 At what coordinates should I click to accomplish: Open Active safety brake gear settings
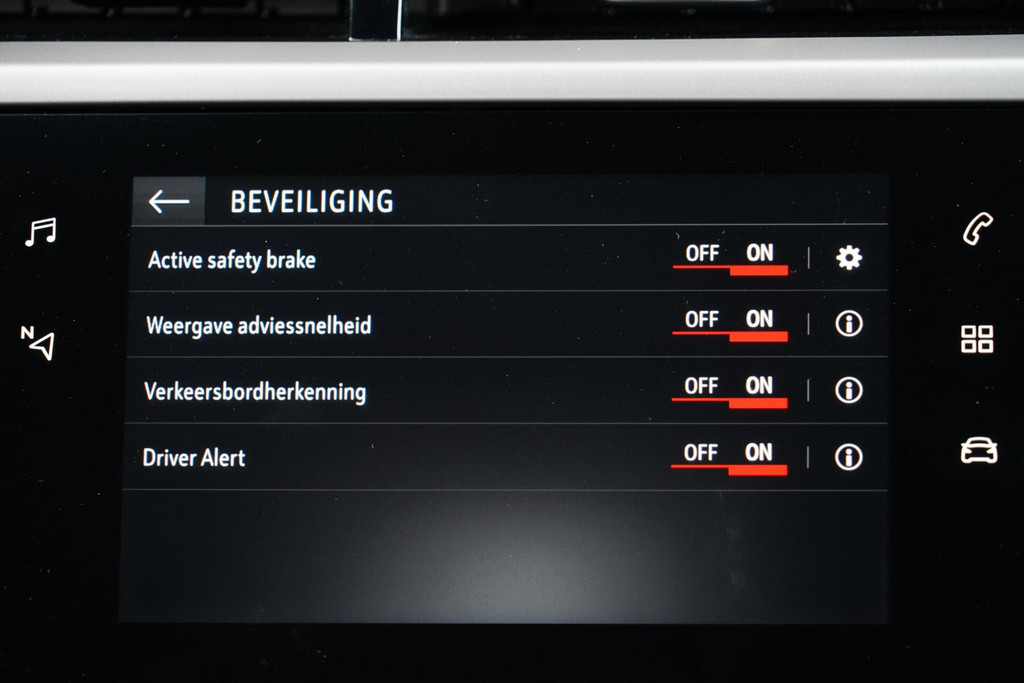(849, 258)
